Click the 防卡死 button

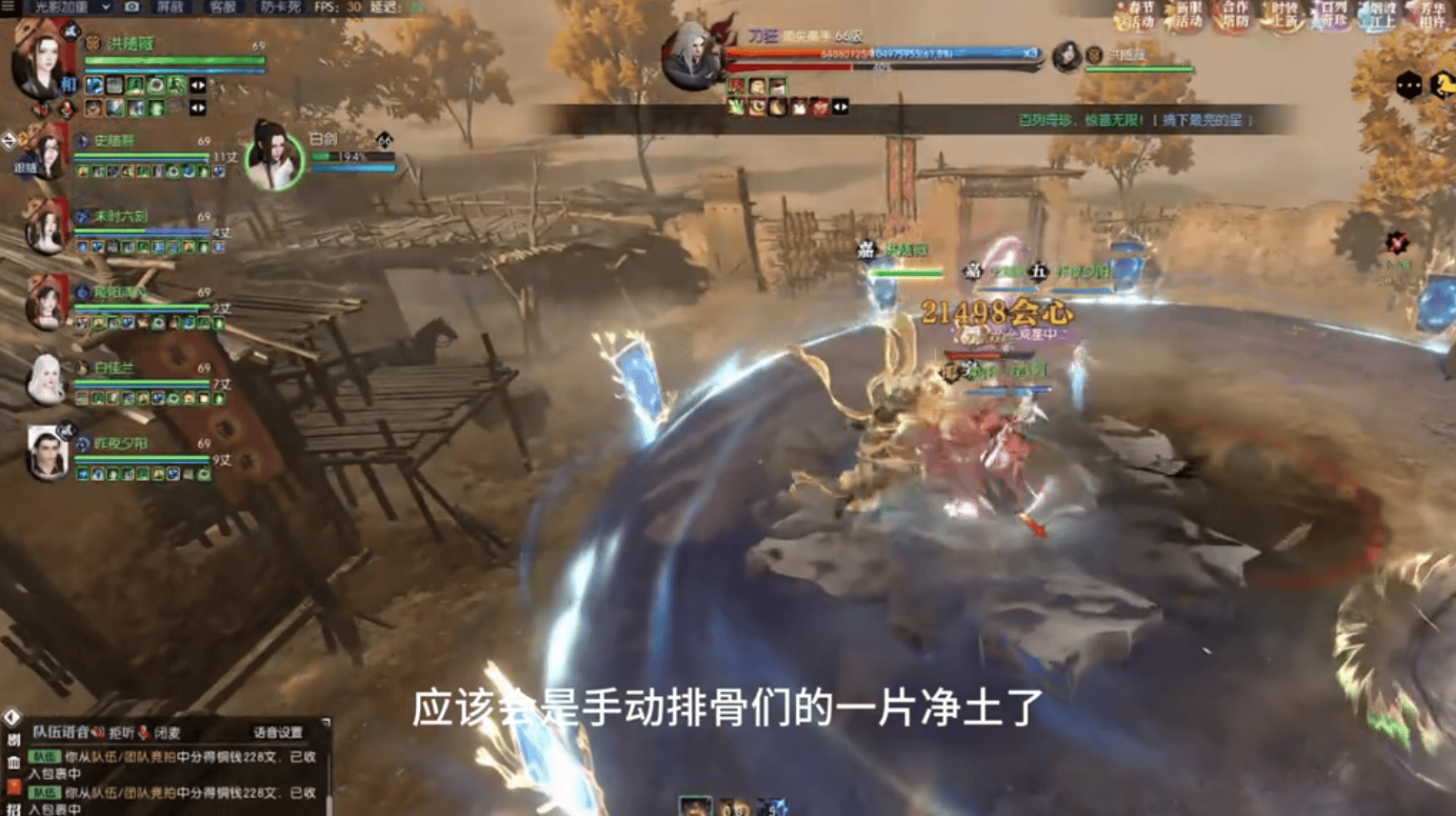[280, 7]
